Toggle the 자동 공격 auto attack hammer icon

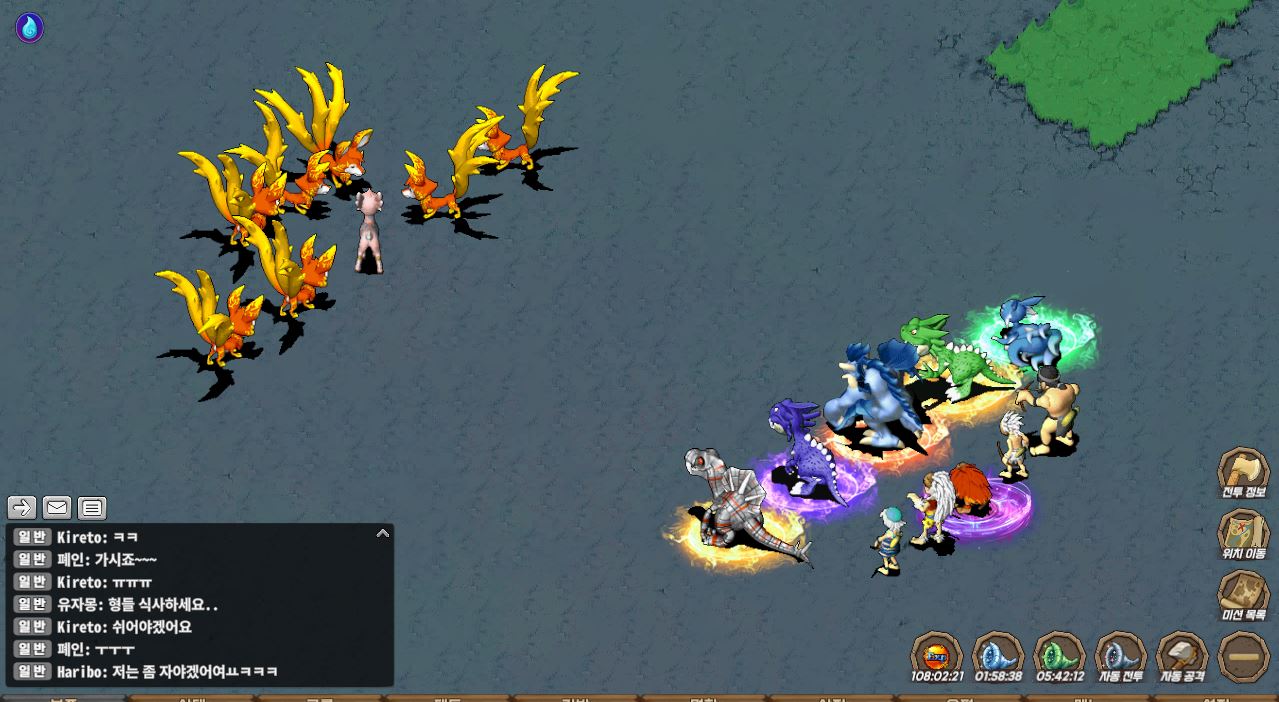point(1182,654)
